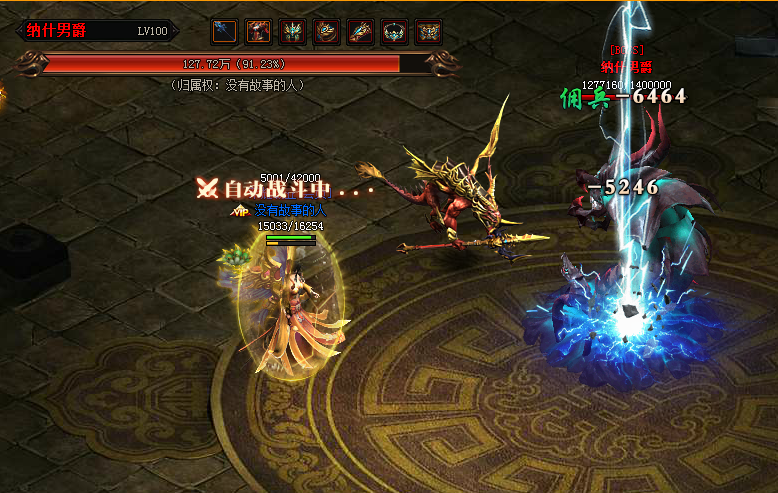Choose the golden bracelet drop icon
778x493 pixels.
click(x=327, y=32)
